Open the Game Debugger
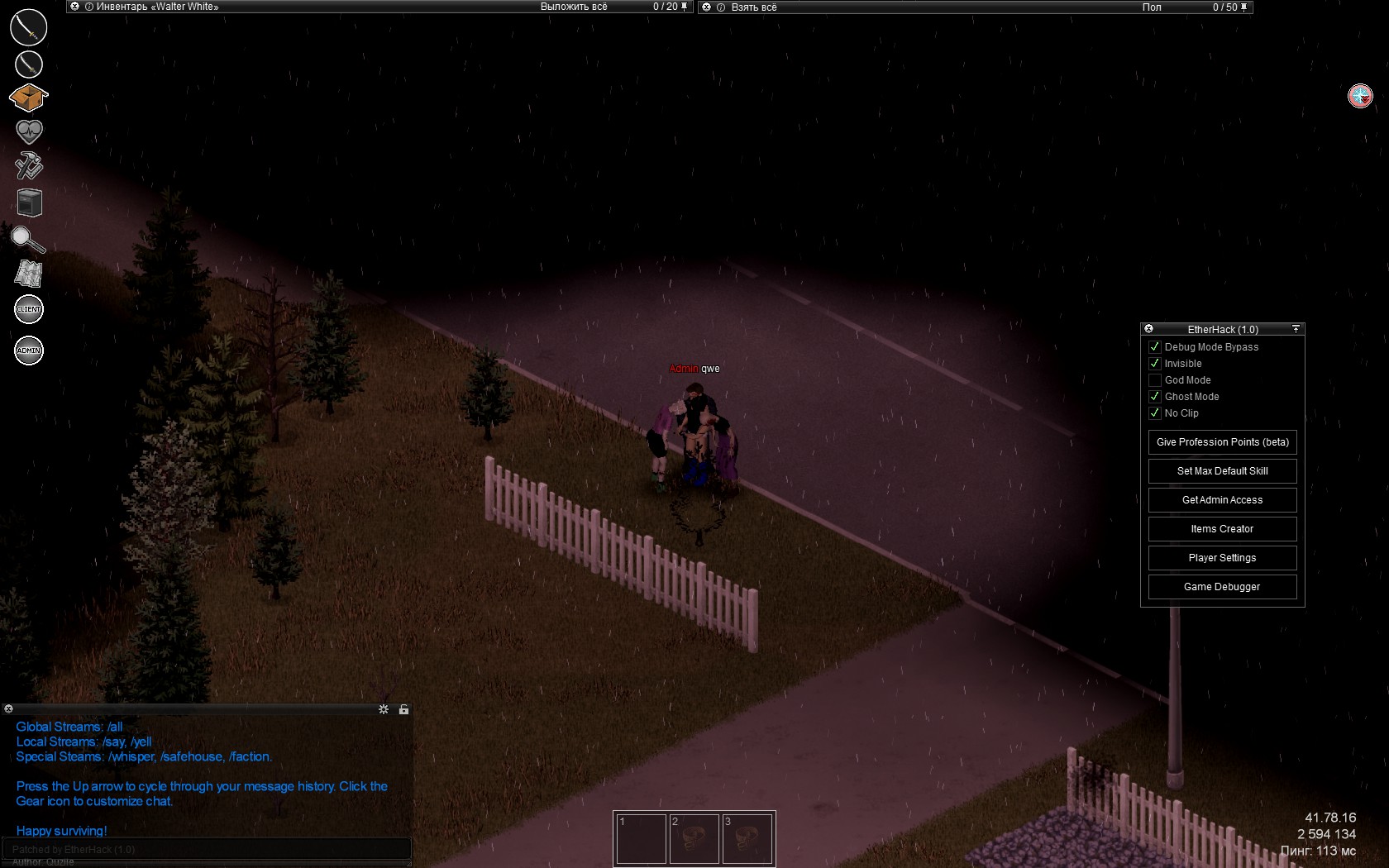 click(x=1222, y=587)
